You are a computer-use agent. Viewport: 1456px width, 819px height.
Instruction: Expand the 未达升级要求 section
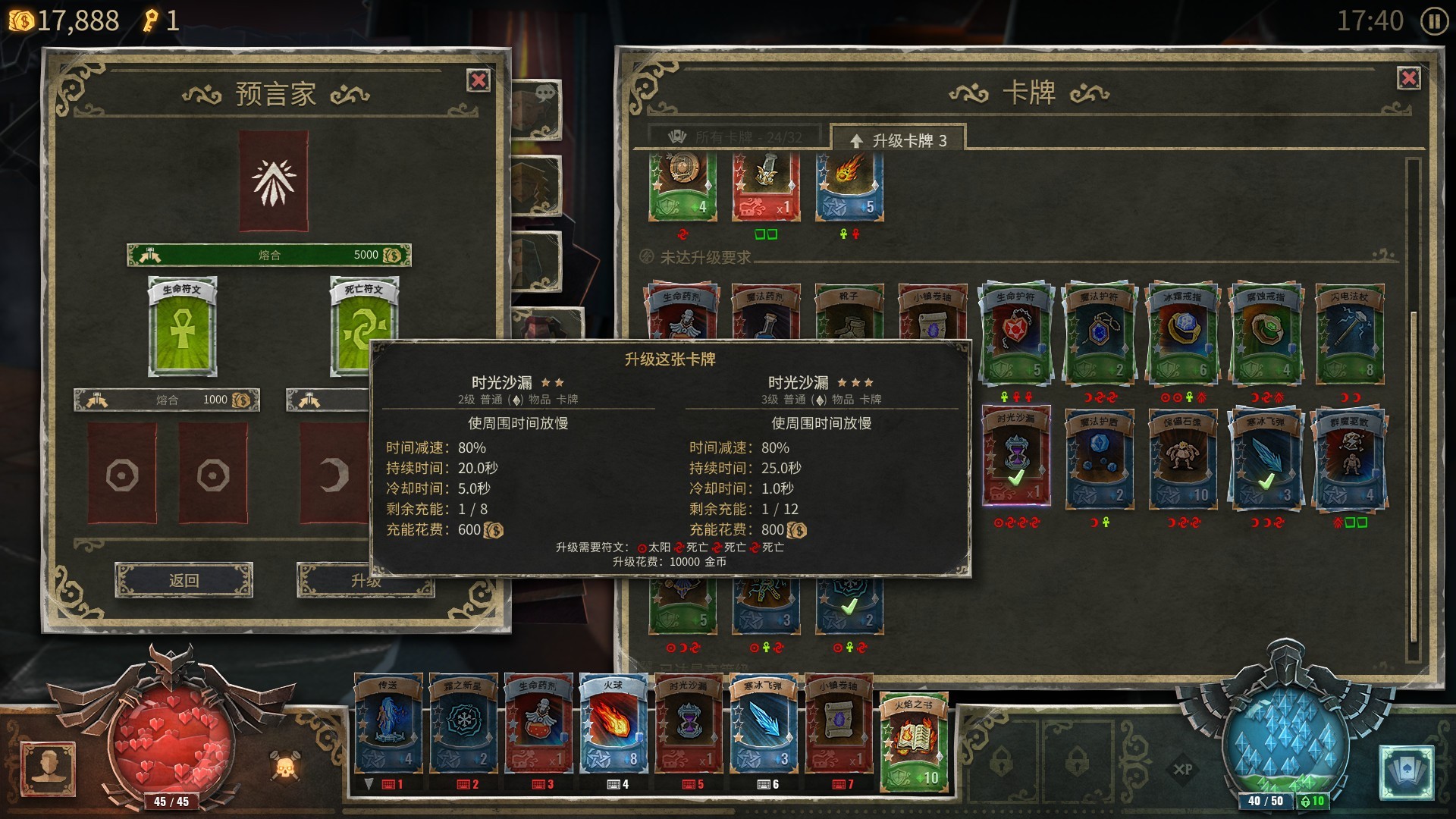pyautogui.click(x=706, y=258)
